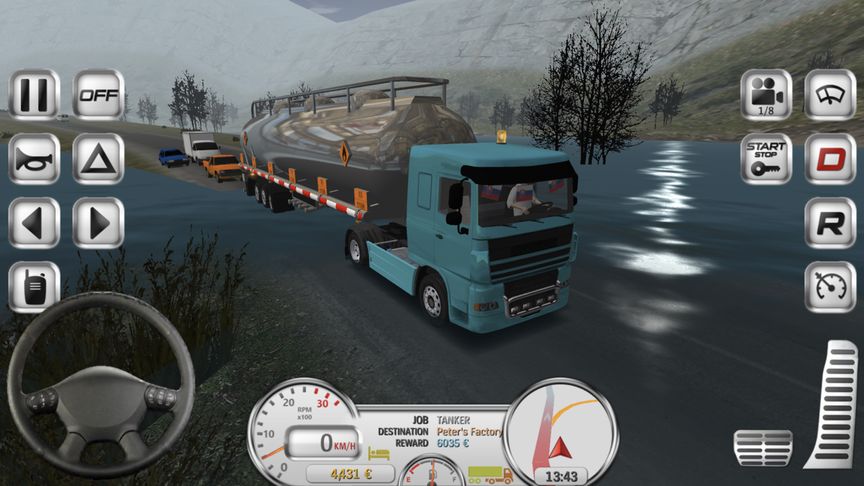Turn on the right turn signal

click(98, 222)
